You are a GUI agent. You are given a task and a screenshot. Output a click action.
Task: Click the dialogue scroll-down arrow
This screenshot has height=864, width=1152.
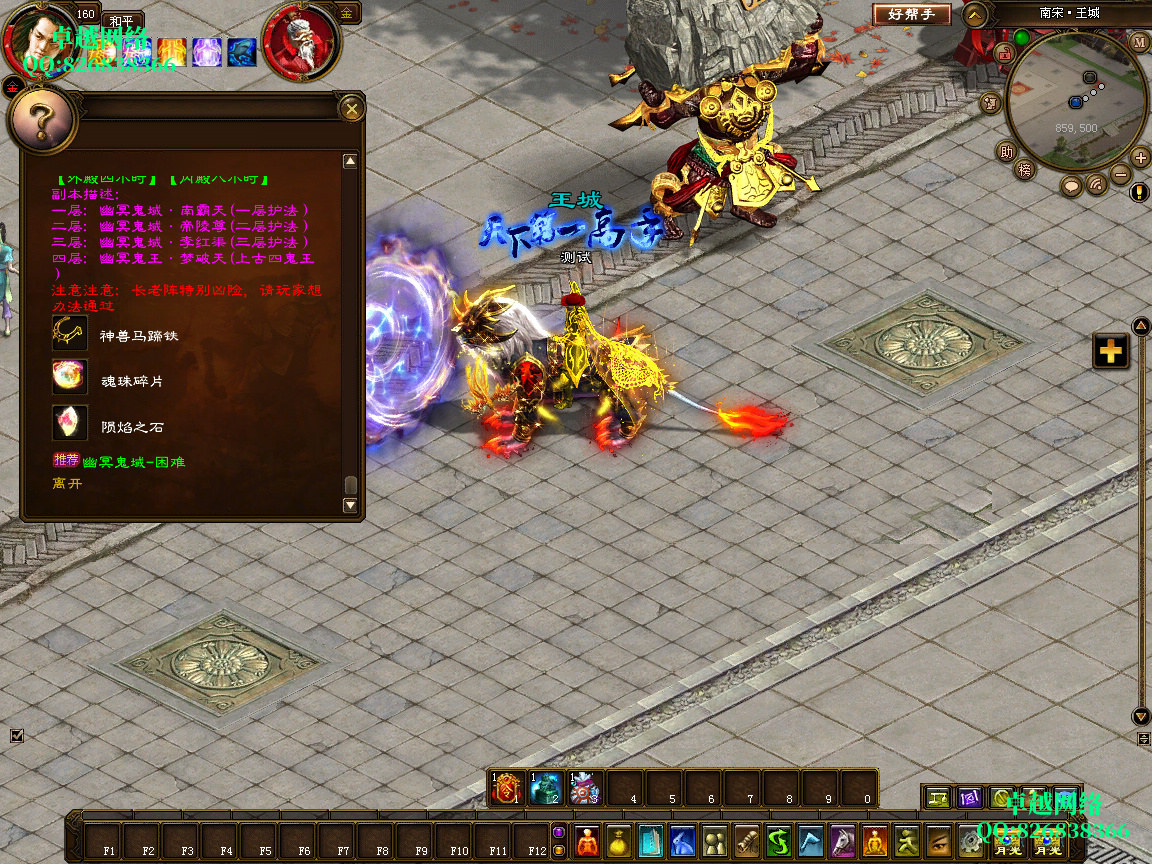[x=350, y=506]
